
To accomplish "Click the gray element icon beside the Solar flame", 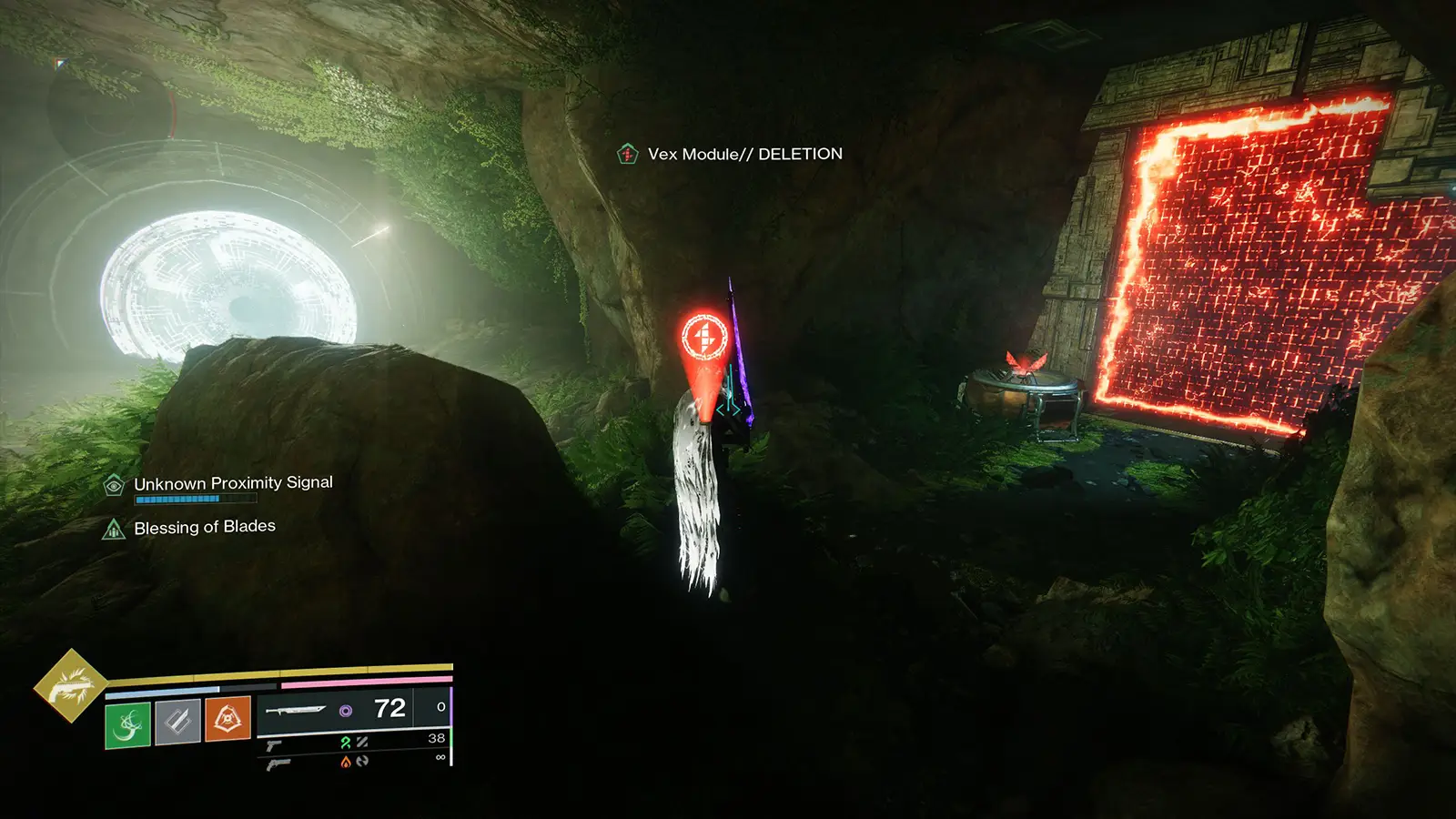I will (x=363, y=762).
